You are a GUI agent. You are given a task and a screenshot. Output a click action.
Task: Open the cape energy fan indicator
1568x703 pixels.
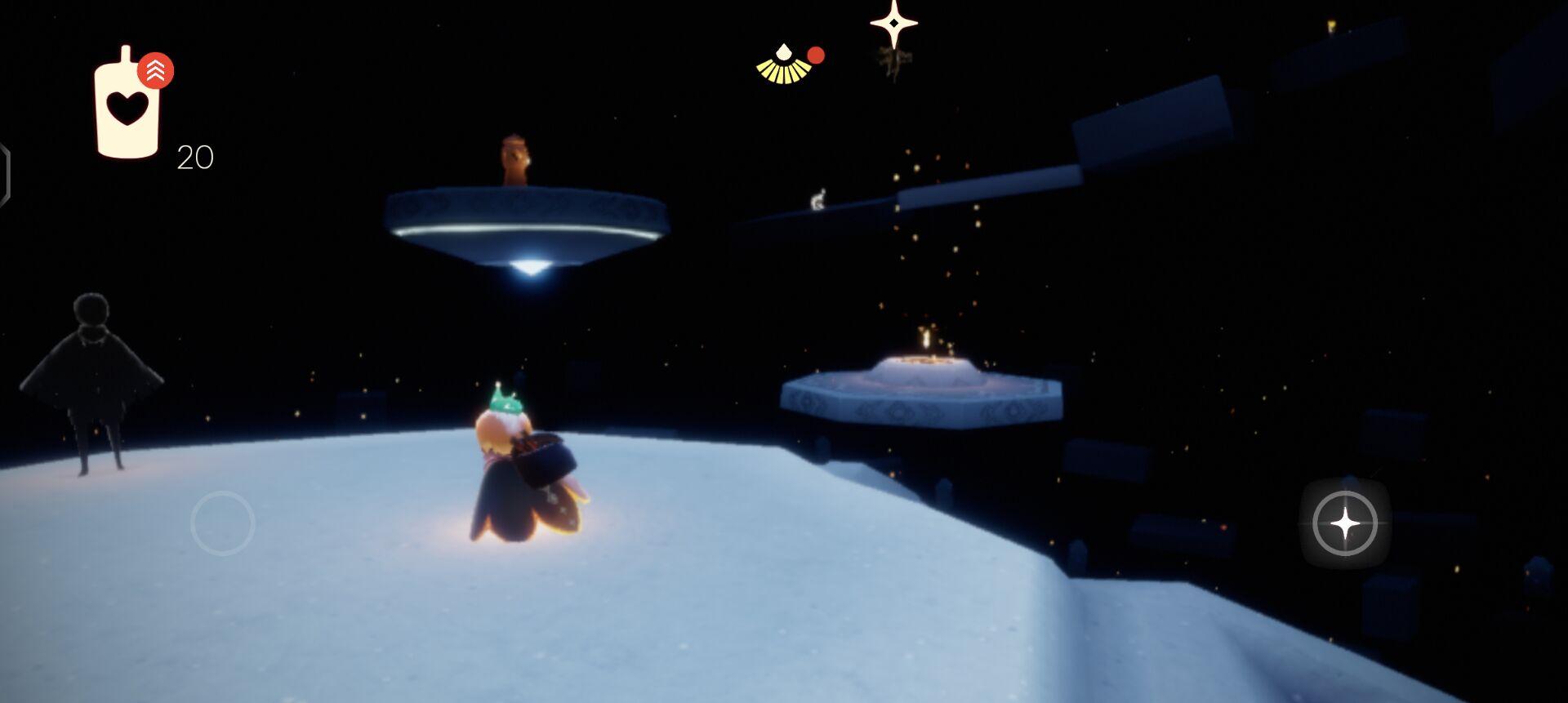tap(784, 65)
